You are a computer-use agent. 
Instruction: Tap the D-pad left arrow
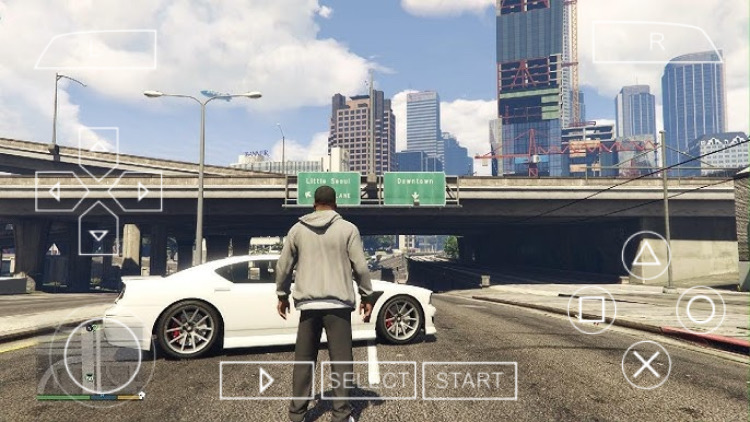[x=55, y=191]
